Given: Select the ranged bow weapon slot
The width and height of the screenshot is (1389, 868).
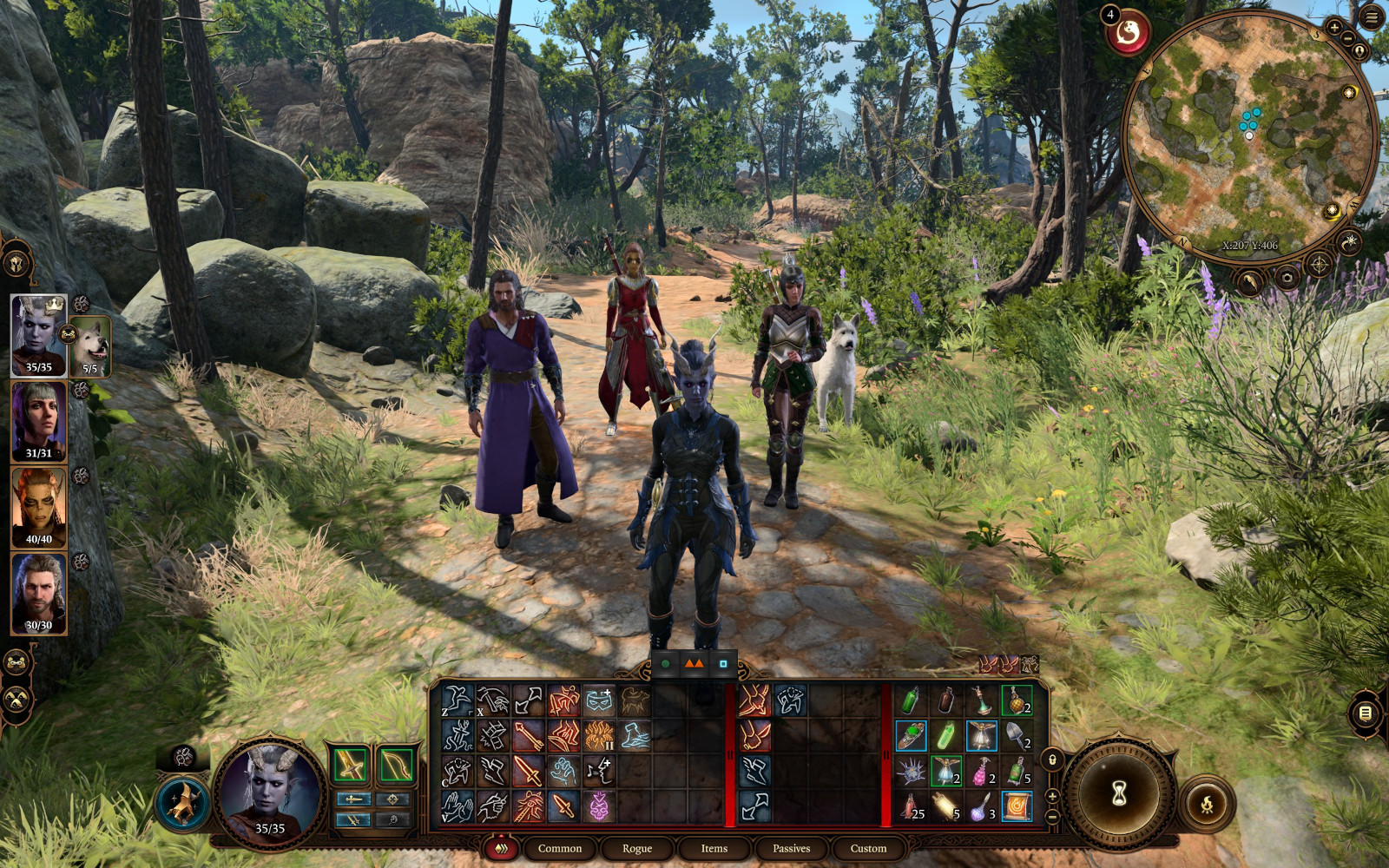Looking at the screenshot, I should (395, 765).
